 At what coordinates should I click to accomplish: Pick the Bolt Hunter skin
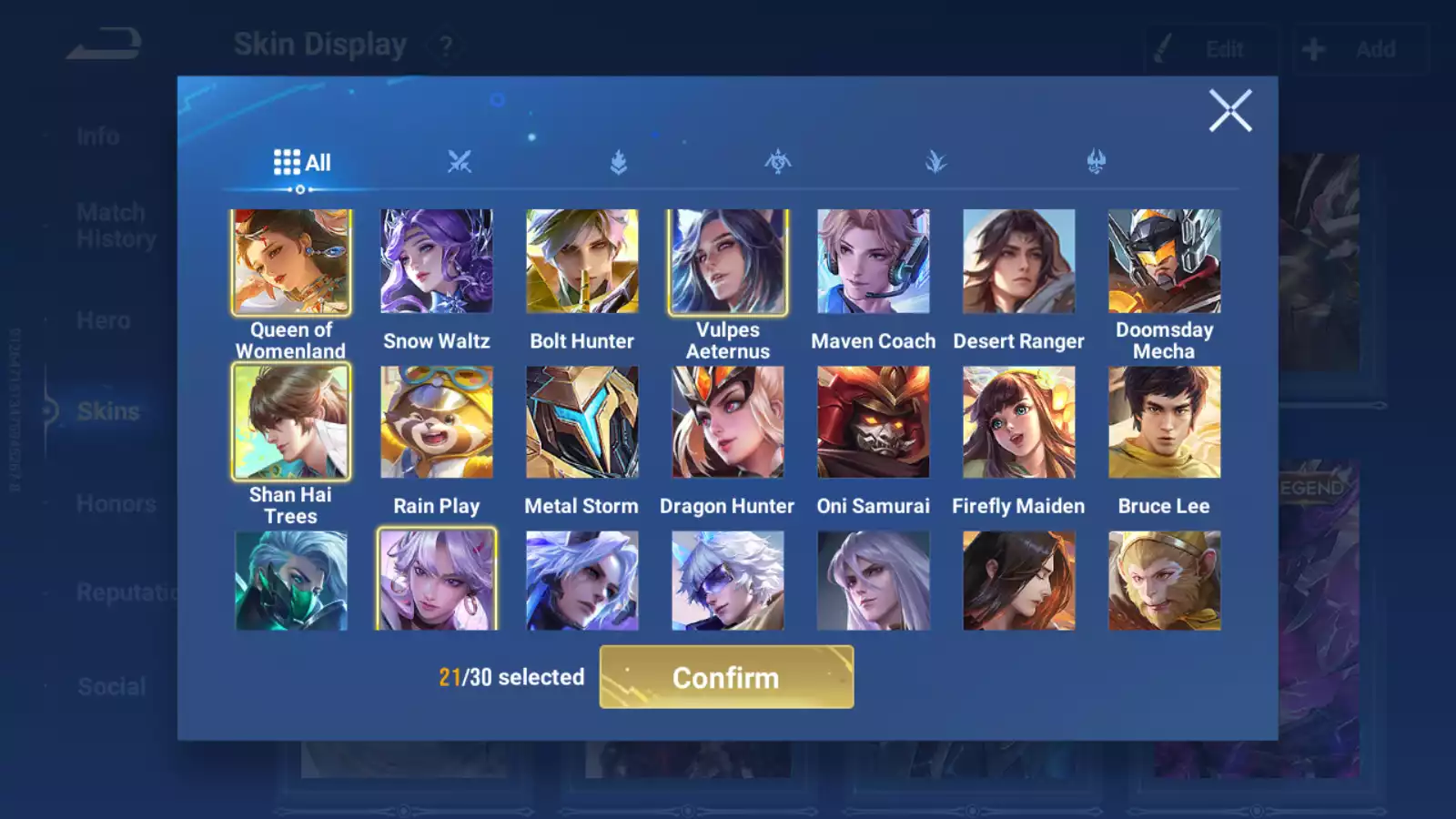pos(582,262)
